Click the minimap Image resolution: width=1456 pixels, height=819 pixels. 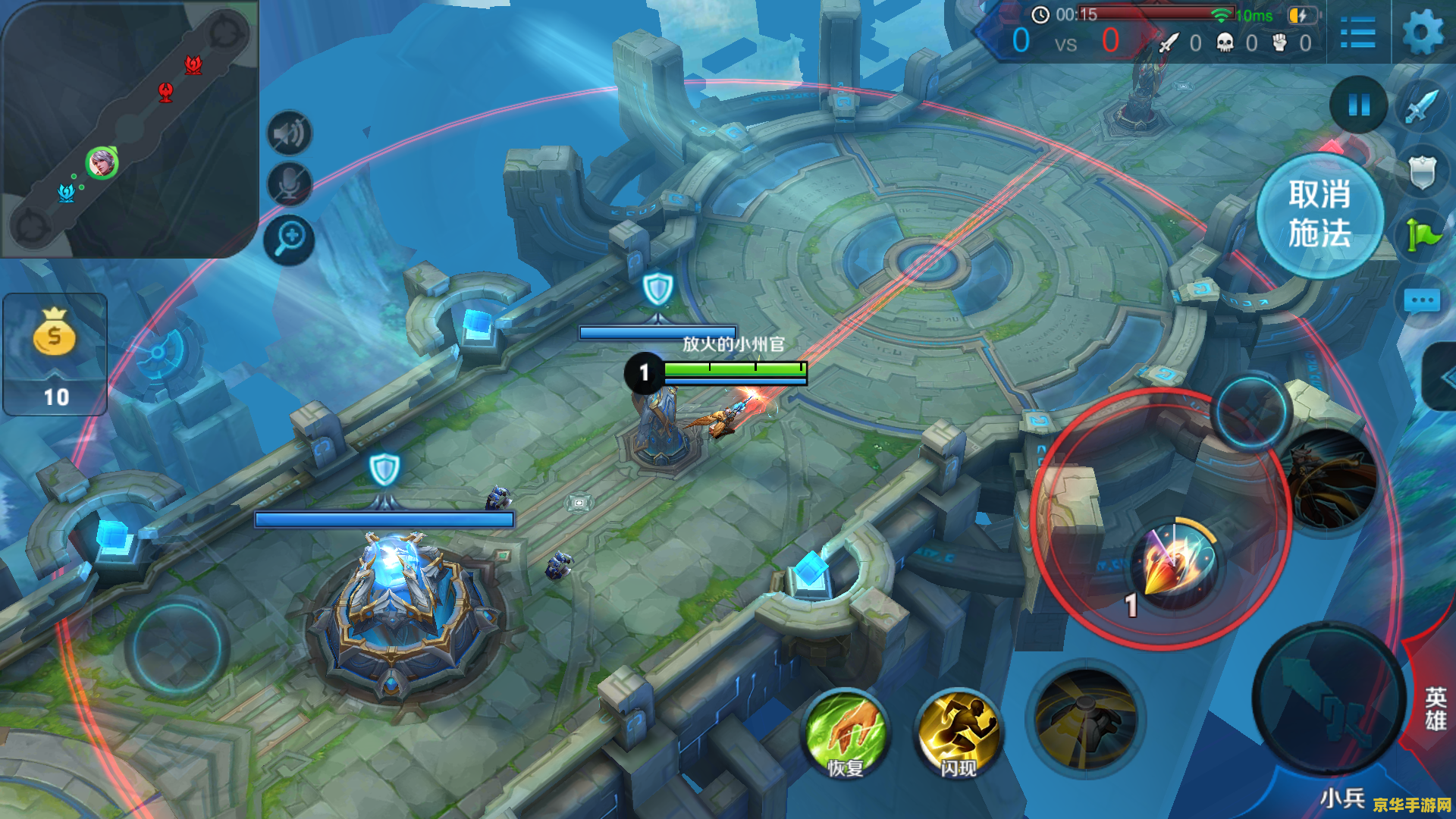tap(127, 127)
